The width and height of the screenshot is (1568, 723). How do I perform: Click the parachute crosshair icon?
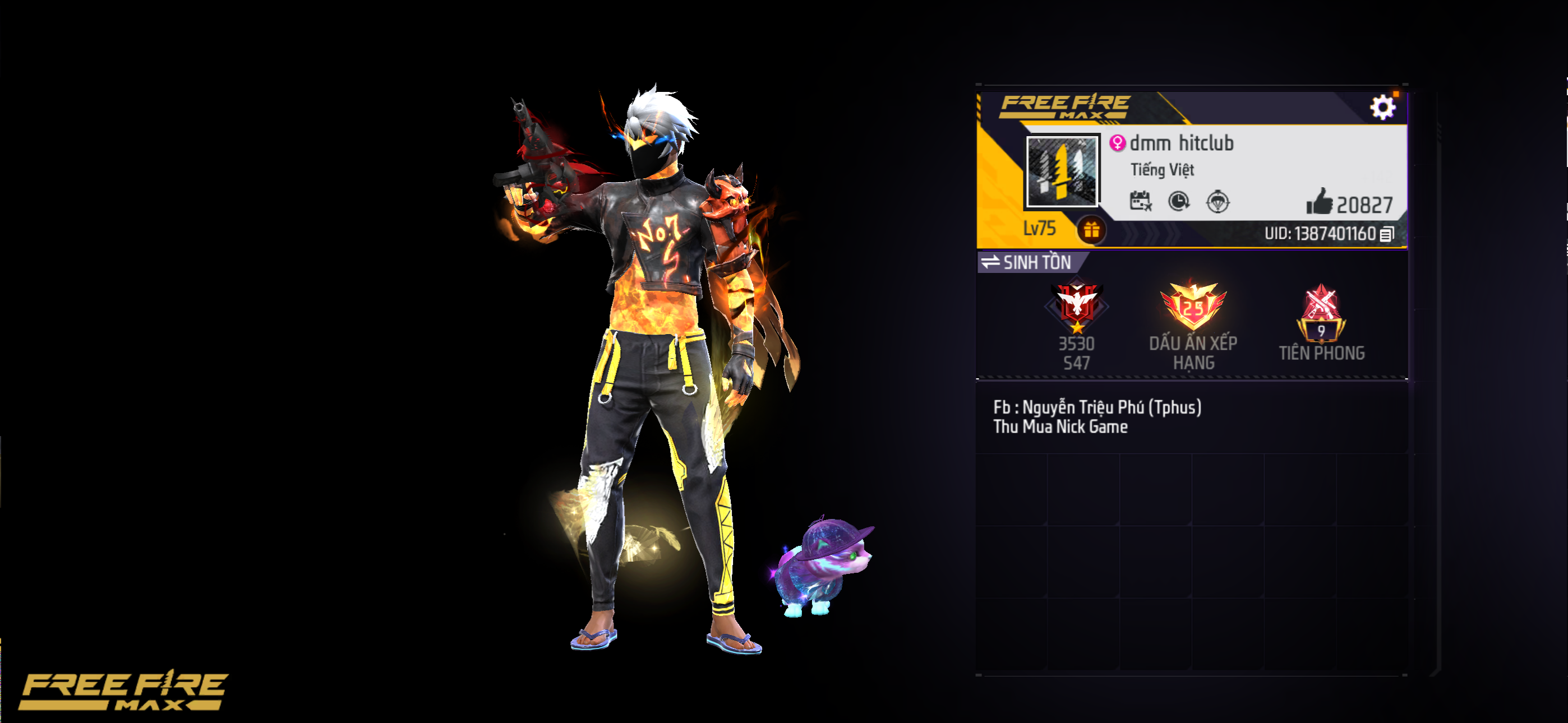coord(1217,201)
